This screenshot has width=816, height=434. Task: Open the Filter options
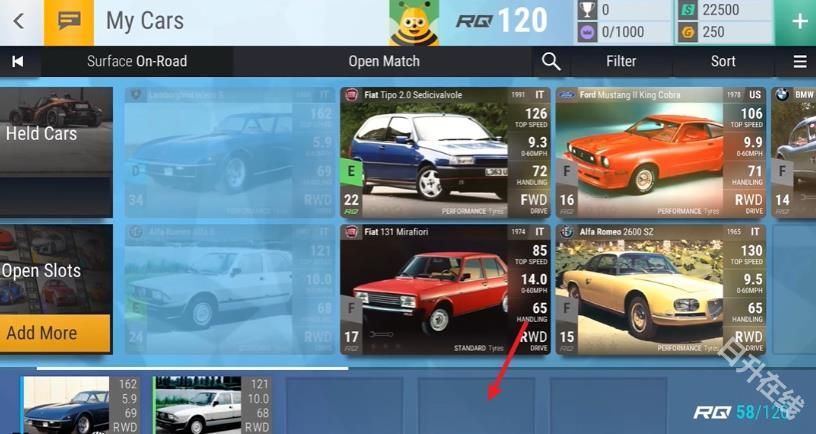click(620, 61)
